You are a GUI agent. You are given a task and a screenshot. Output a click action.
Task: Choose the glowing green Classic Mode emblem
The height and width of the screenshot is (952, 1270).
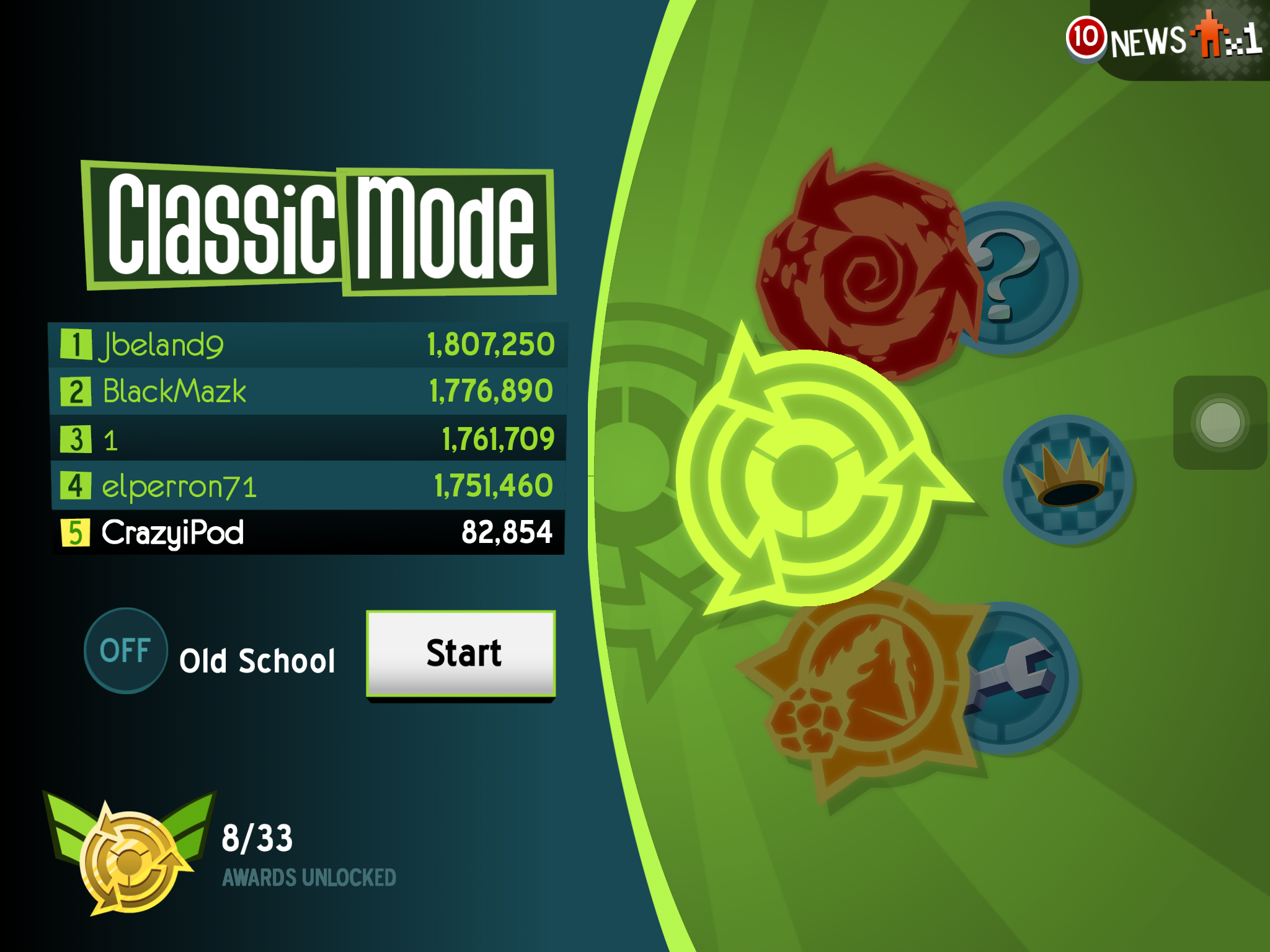(x=805, y=477)
